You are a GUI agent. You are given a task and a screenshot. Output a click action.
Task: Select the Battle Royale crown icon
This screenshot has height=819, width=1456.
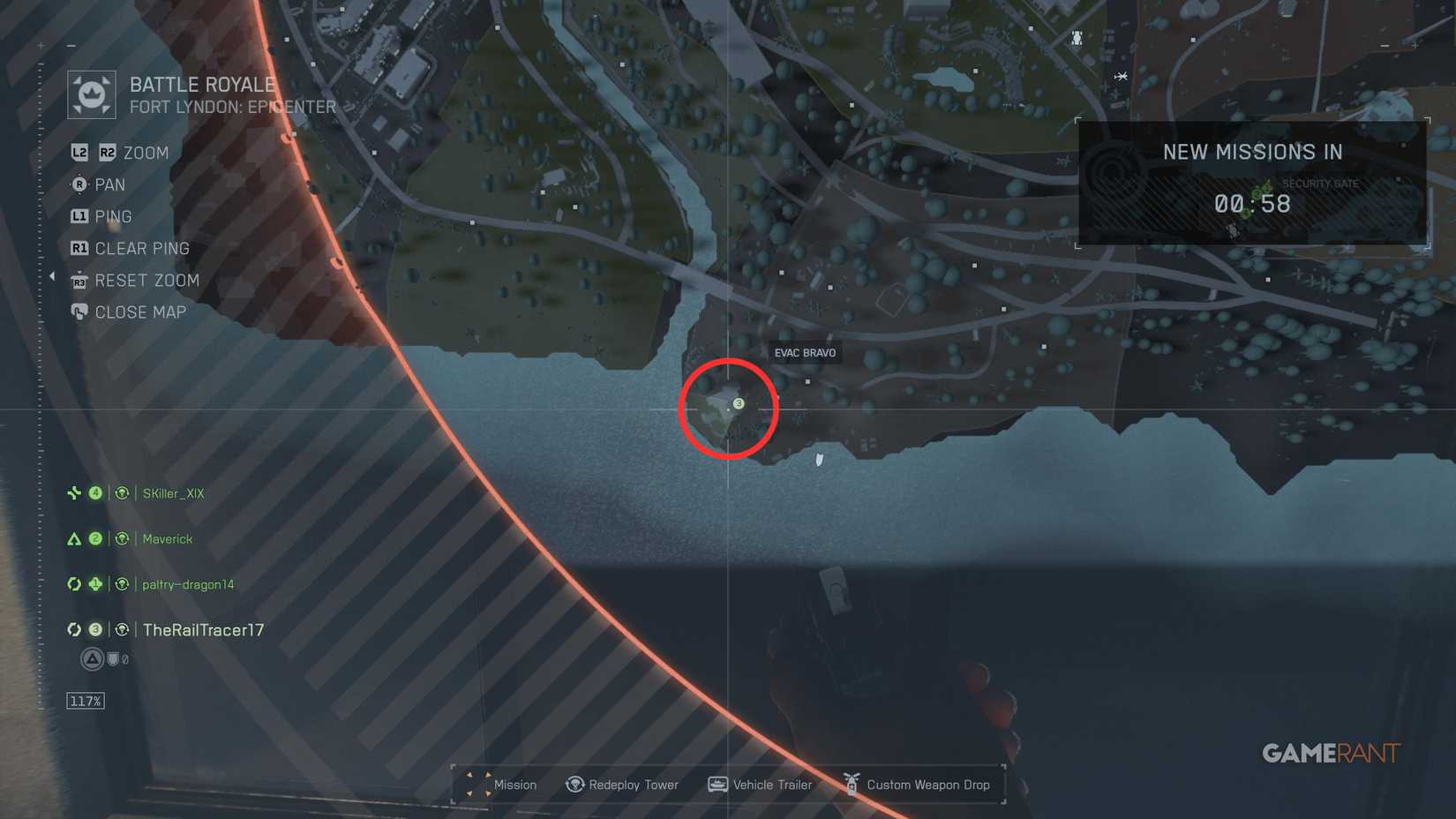(x=93, y=93)
